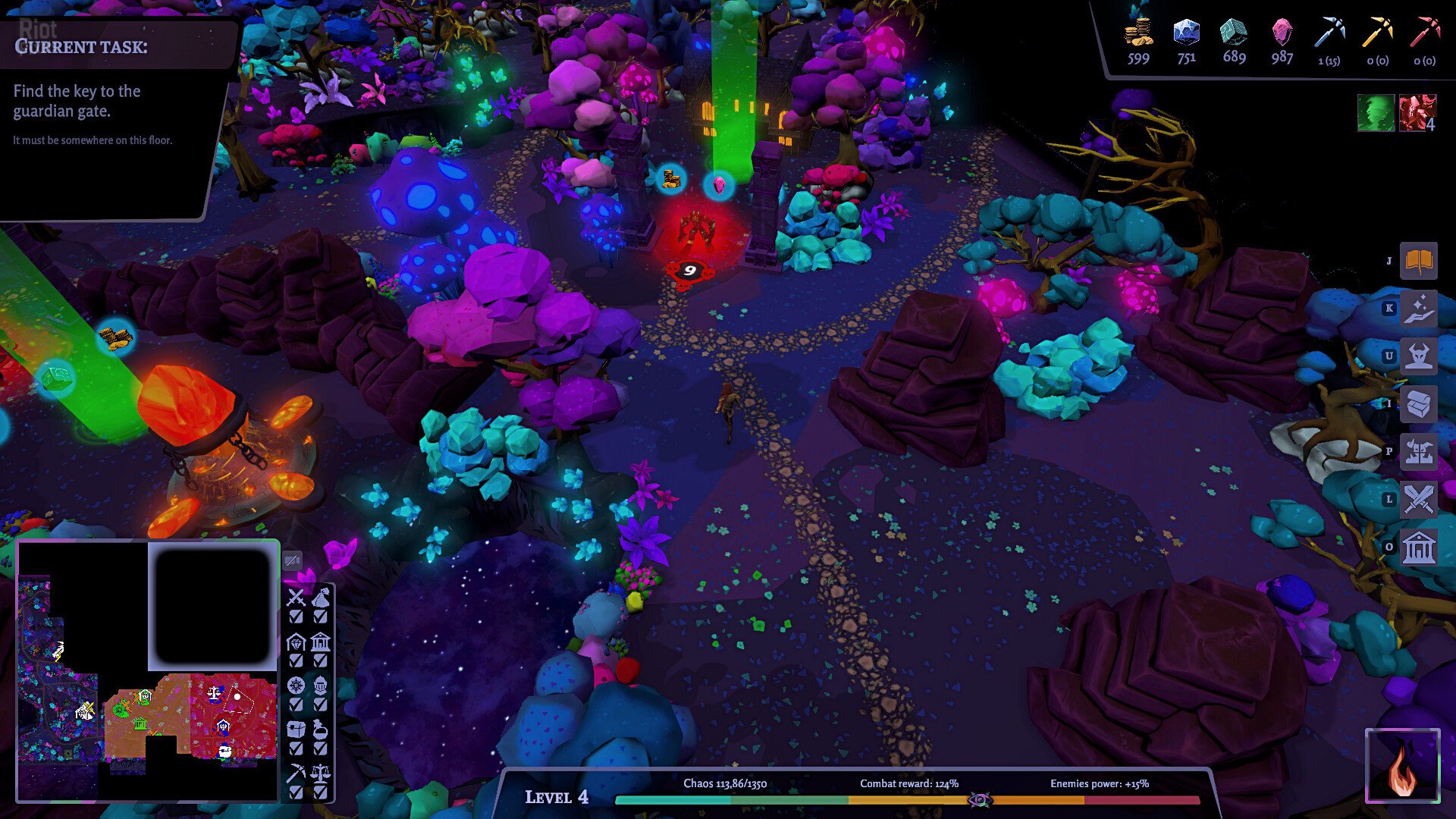Toggle the camera button above map filters
The height and width of the screenshot is (819, 1456).
coord(292,560)
